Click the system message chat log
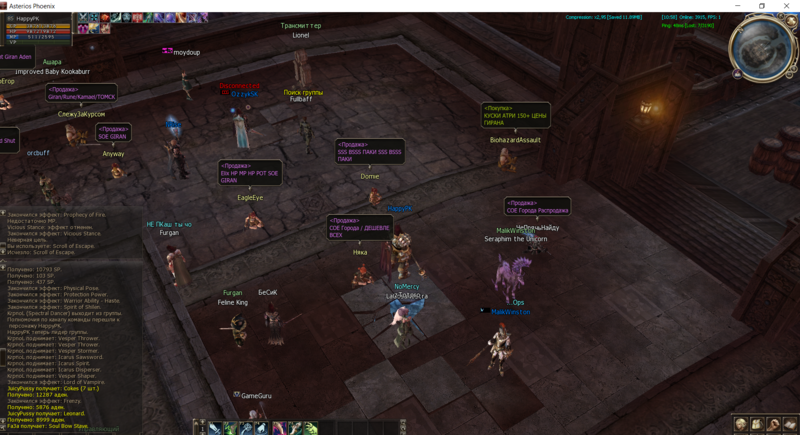This screenshot has width=800, height=435. (70, 340)
